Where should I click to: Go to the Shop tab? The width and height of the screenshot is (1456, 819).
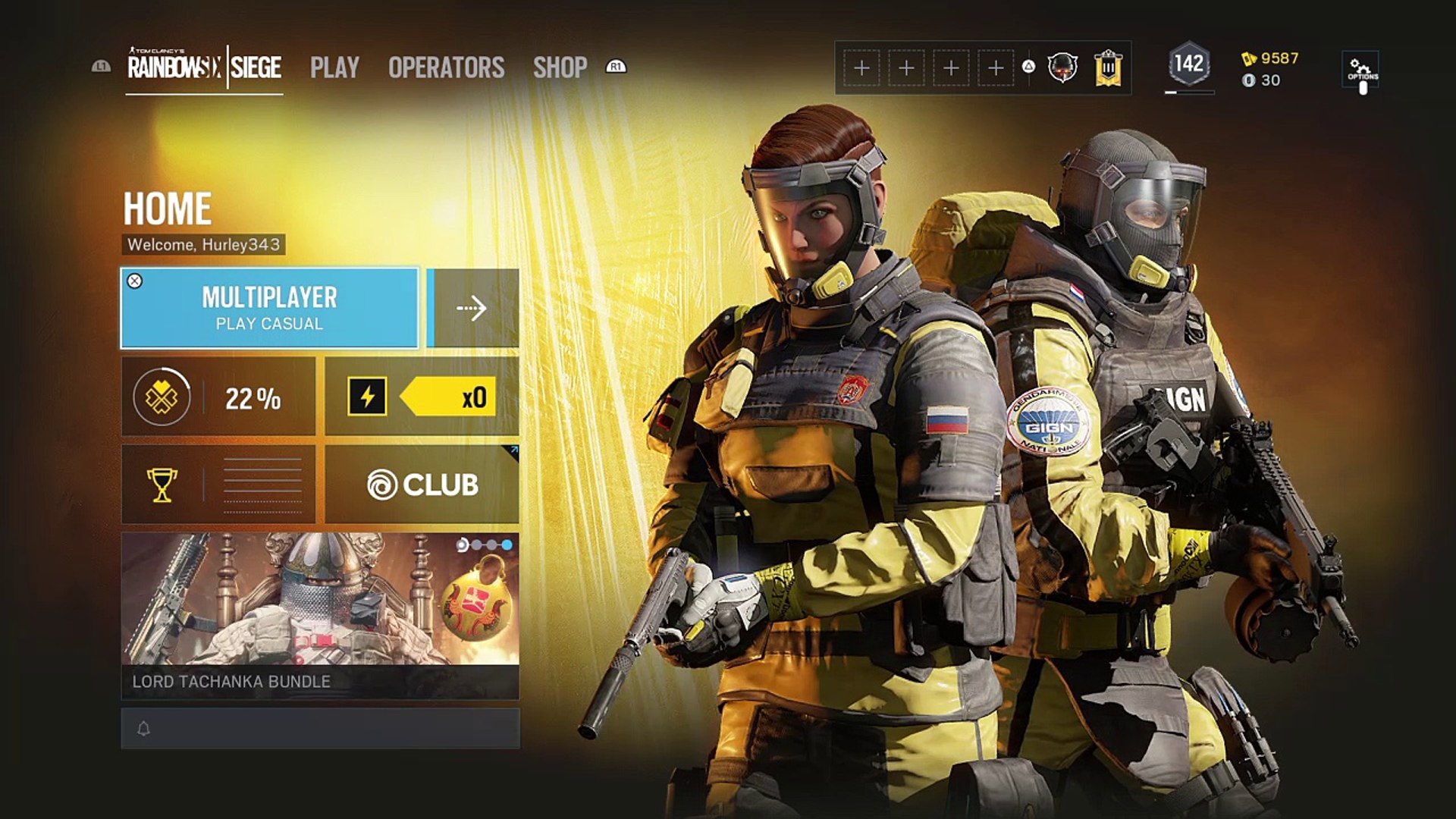[560, 67]
